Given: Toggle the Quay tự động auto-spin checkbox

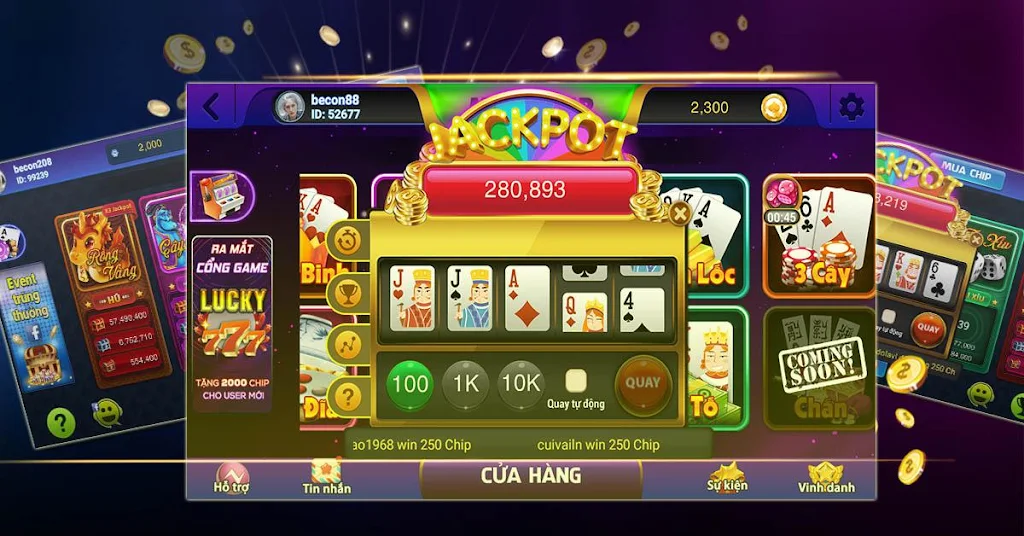Looking at the screenshot, I should click(575, 380).
